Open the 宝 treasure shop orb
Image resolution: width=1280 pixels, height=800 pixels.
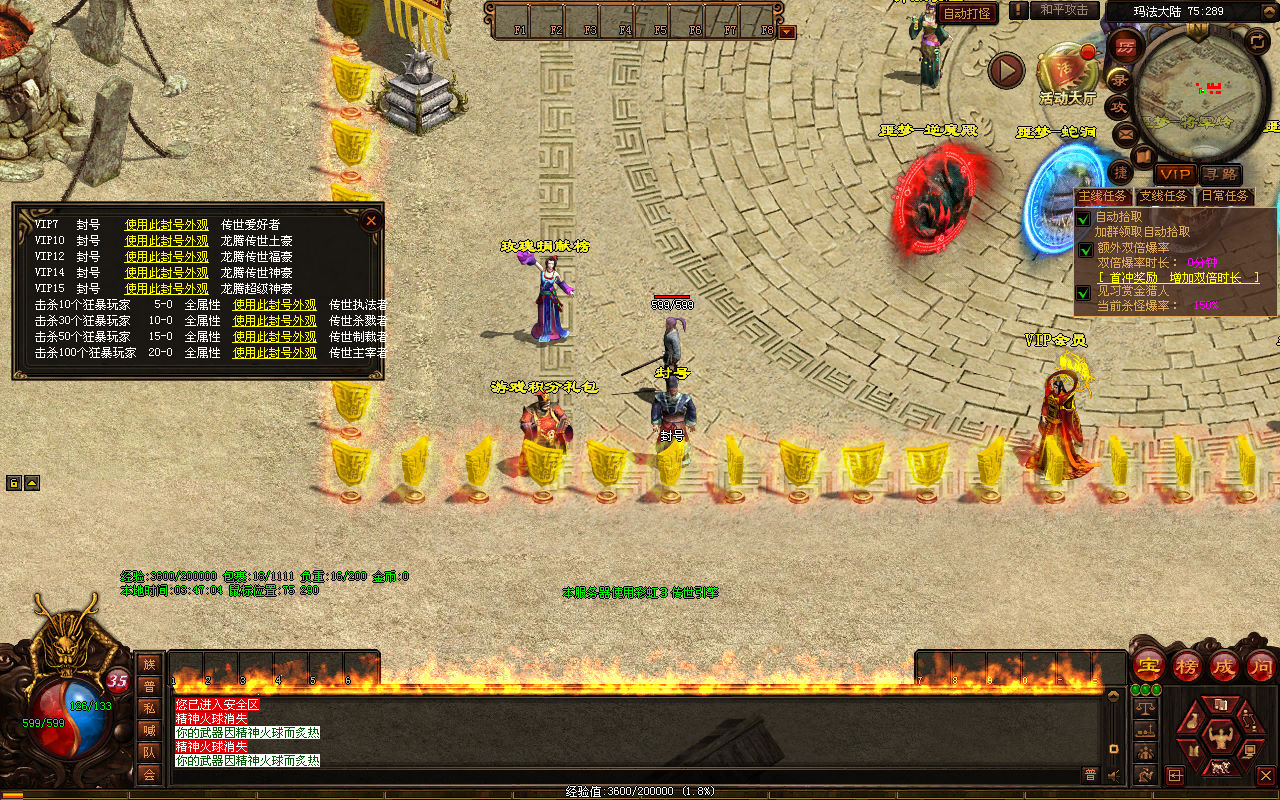coord(1148,666)
